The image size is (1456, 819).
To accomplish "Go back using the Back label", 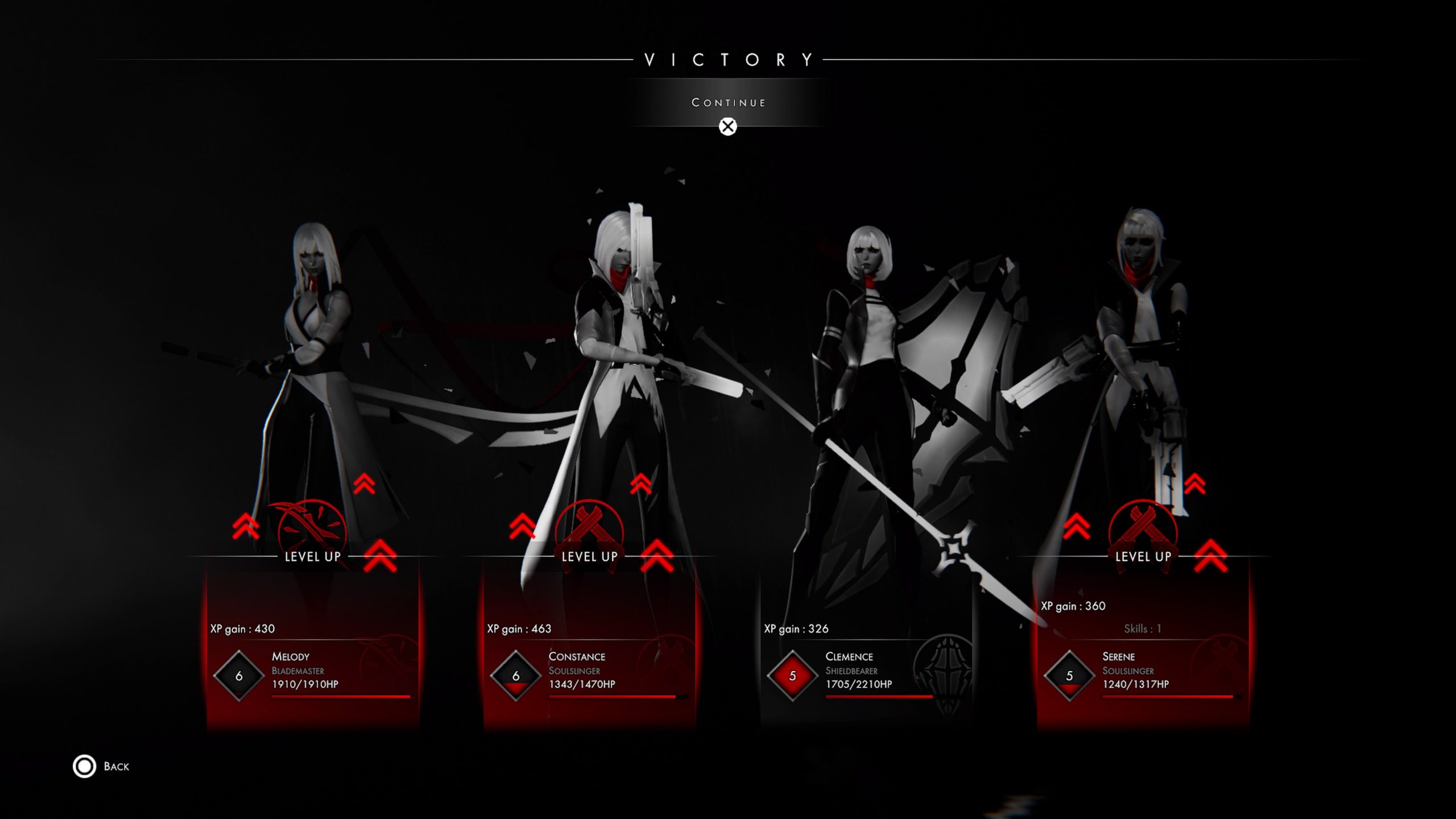I will (x=115, y=766).
